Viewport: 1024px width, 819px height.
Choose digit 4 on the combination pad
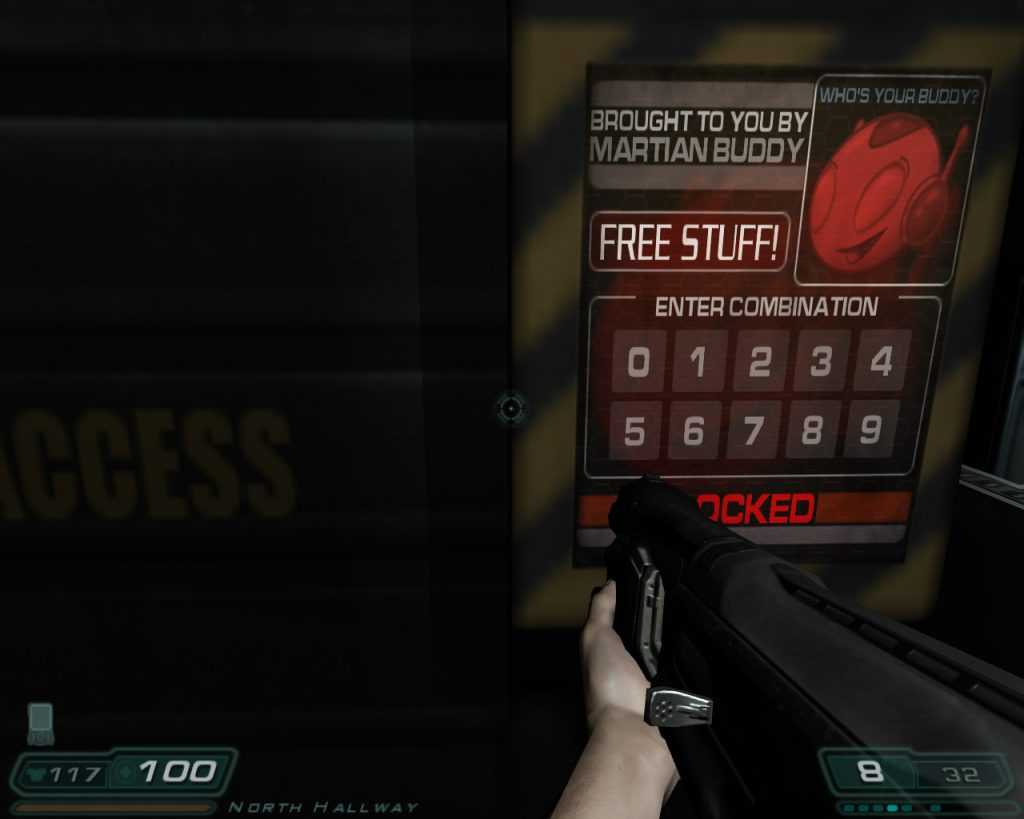[x=881, y=360]
